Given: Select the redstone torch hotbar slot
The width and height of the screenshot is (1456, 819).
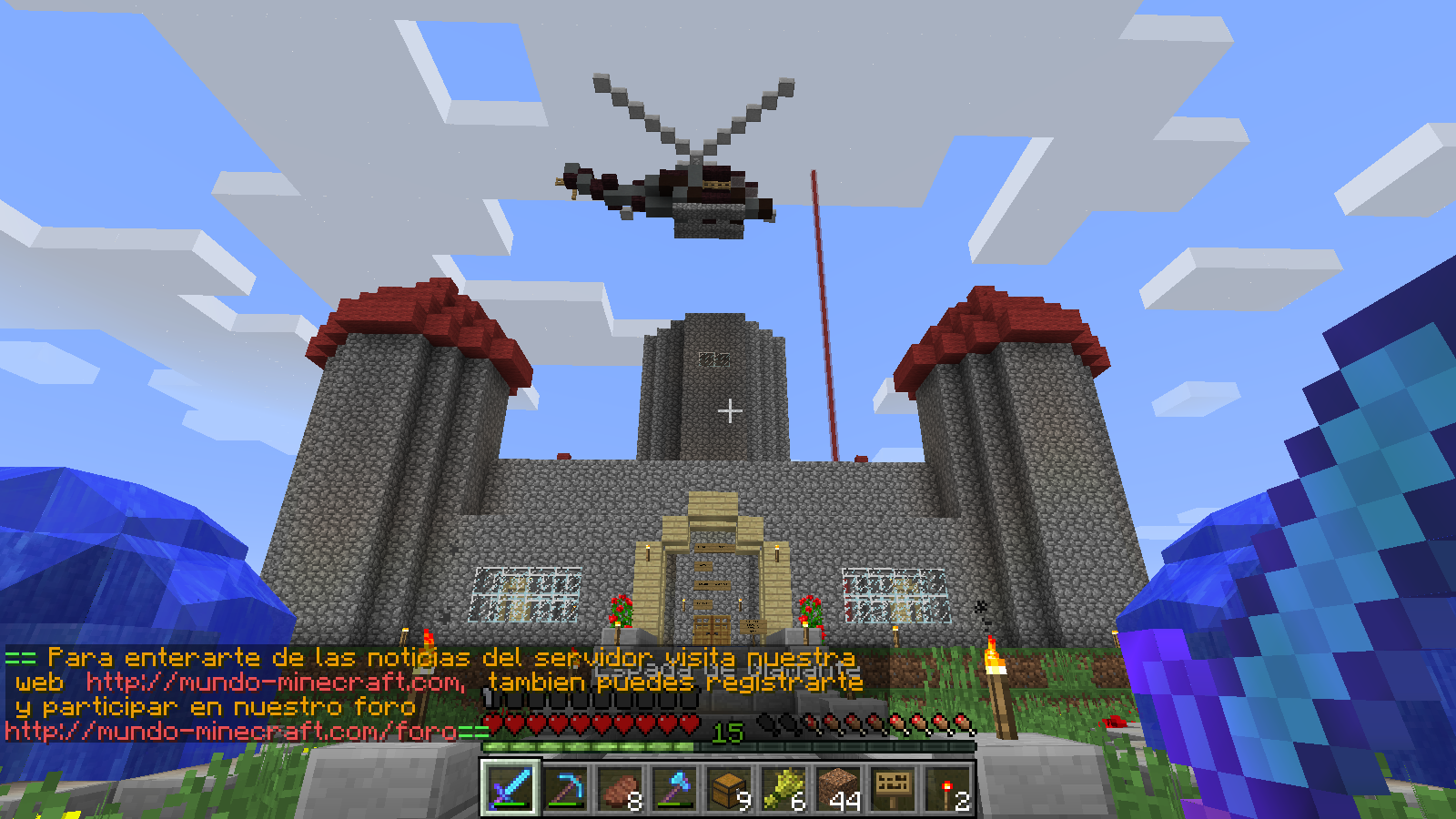Looking at the screenshot, I should pos(947,787).
